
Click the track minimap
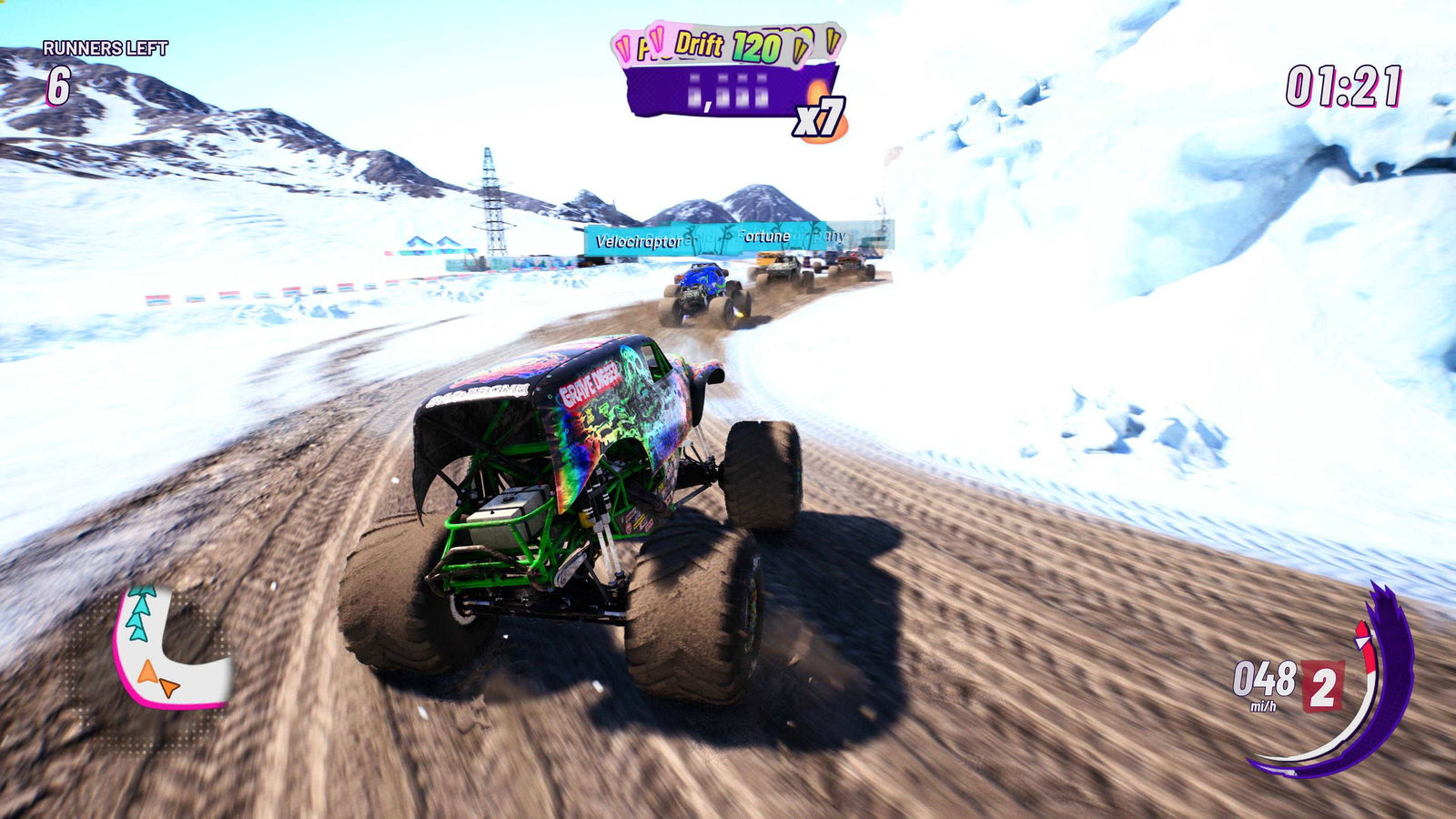pyautogui.click(x=167, y=649)
